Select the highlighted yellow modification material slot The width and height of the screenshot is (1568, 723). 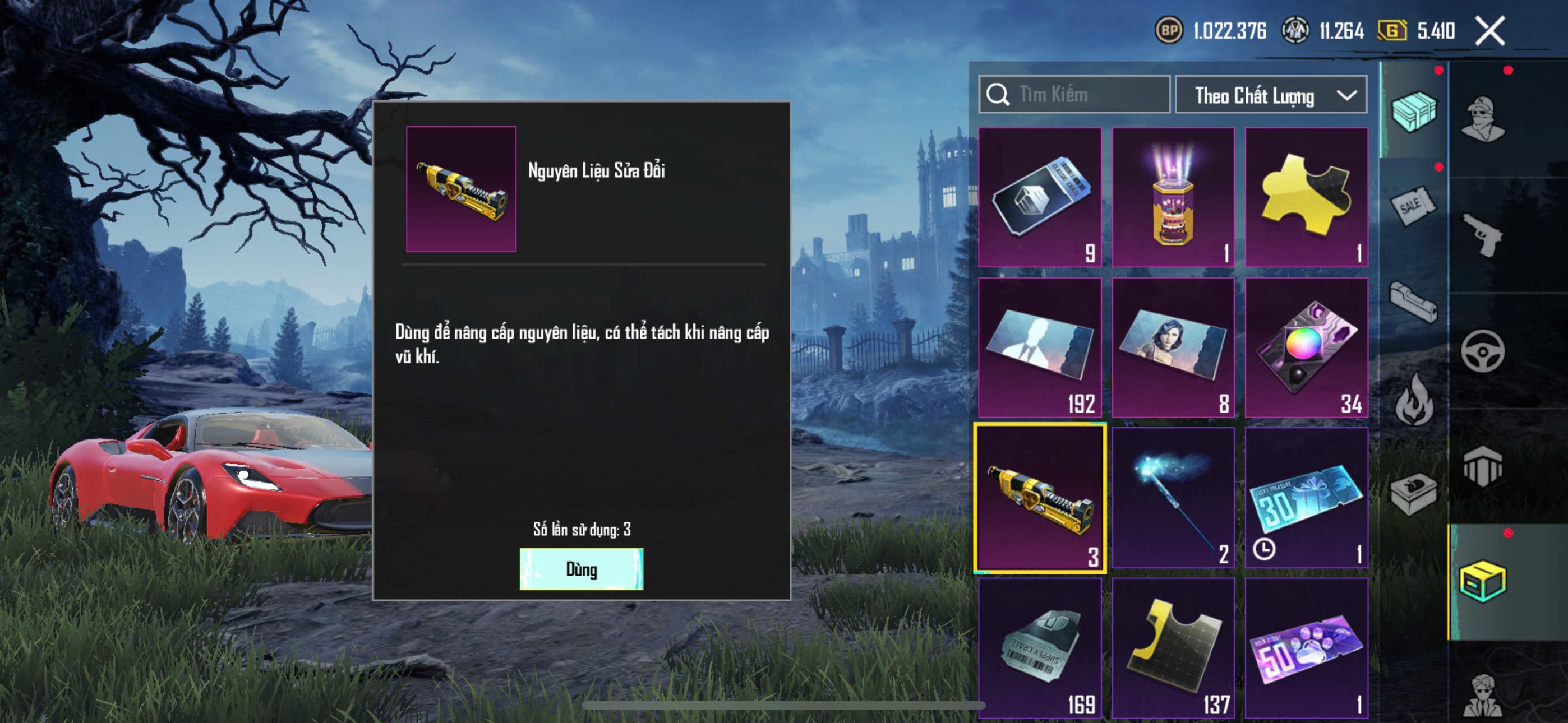click(x=1040, y=498)
